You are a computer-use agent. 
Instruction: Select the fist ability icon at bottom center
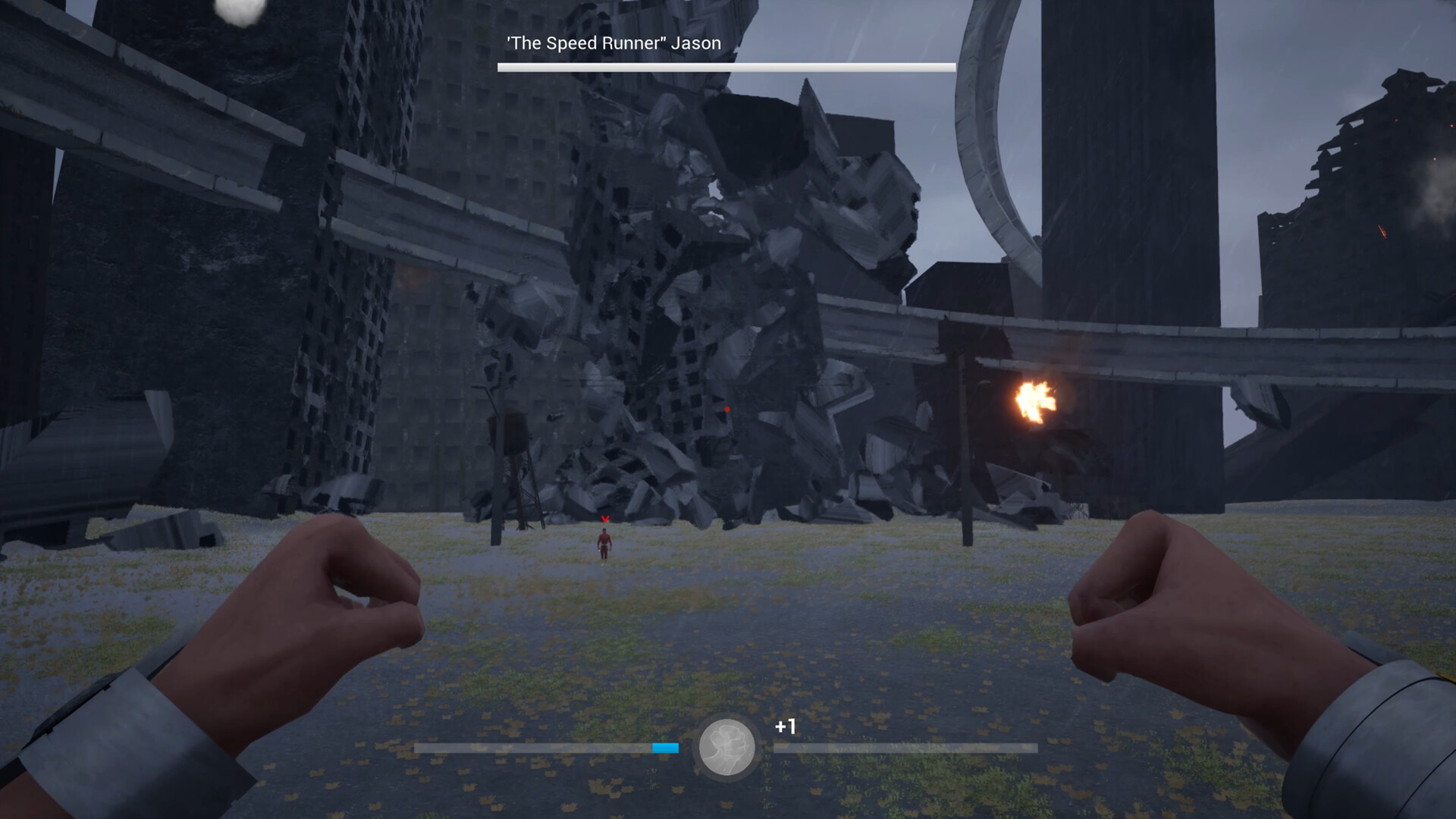point(726,747)
